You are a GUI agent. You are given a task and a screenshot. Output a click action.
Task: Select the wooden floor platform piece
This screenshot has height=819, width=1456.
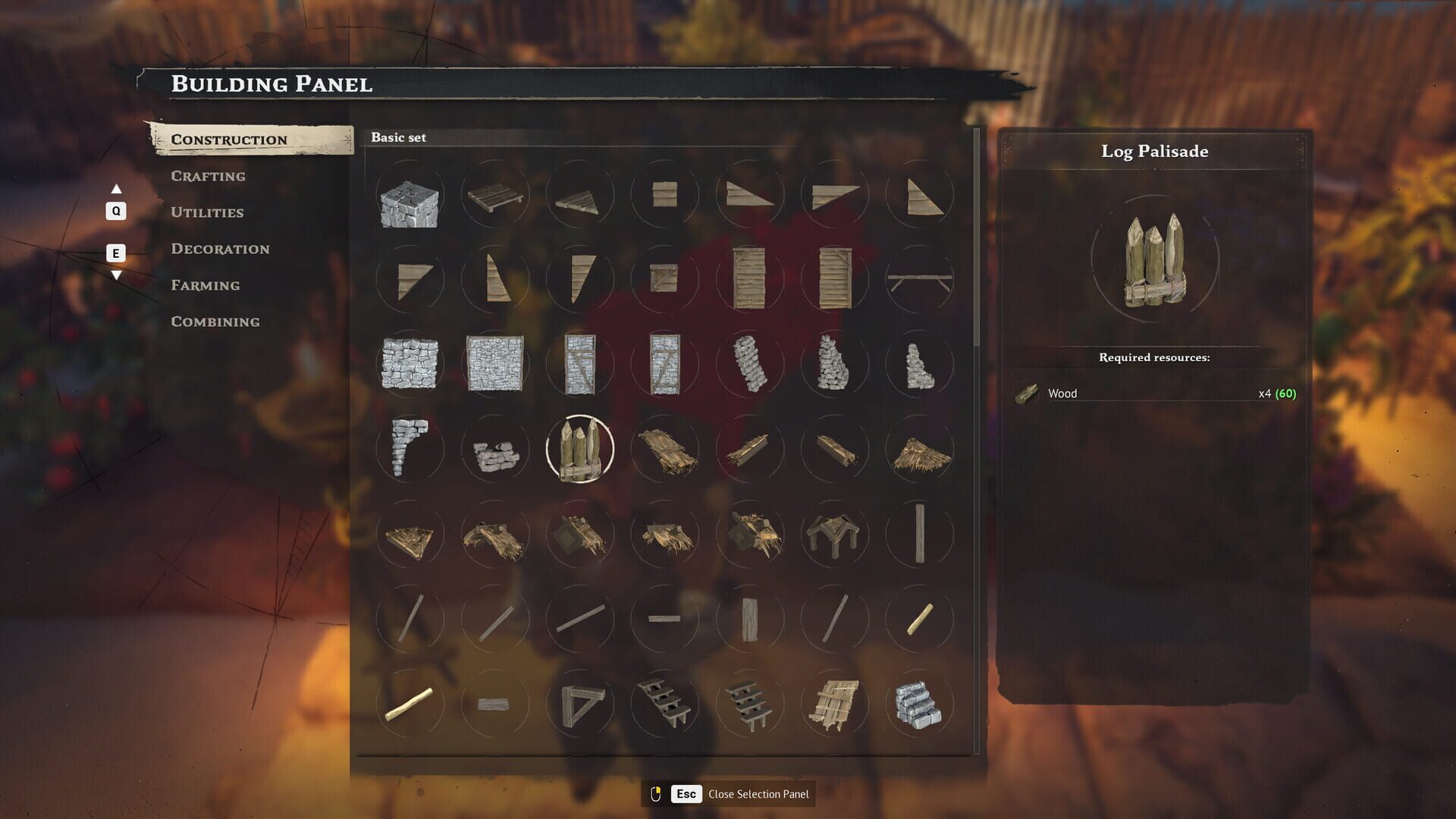pyautogui.click(x=494, y=199)
